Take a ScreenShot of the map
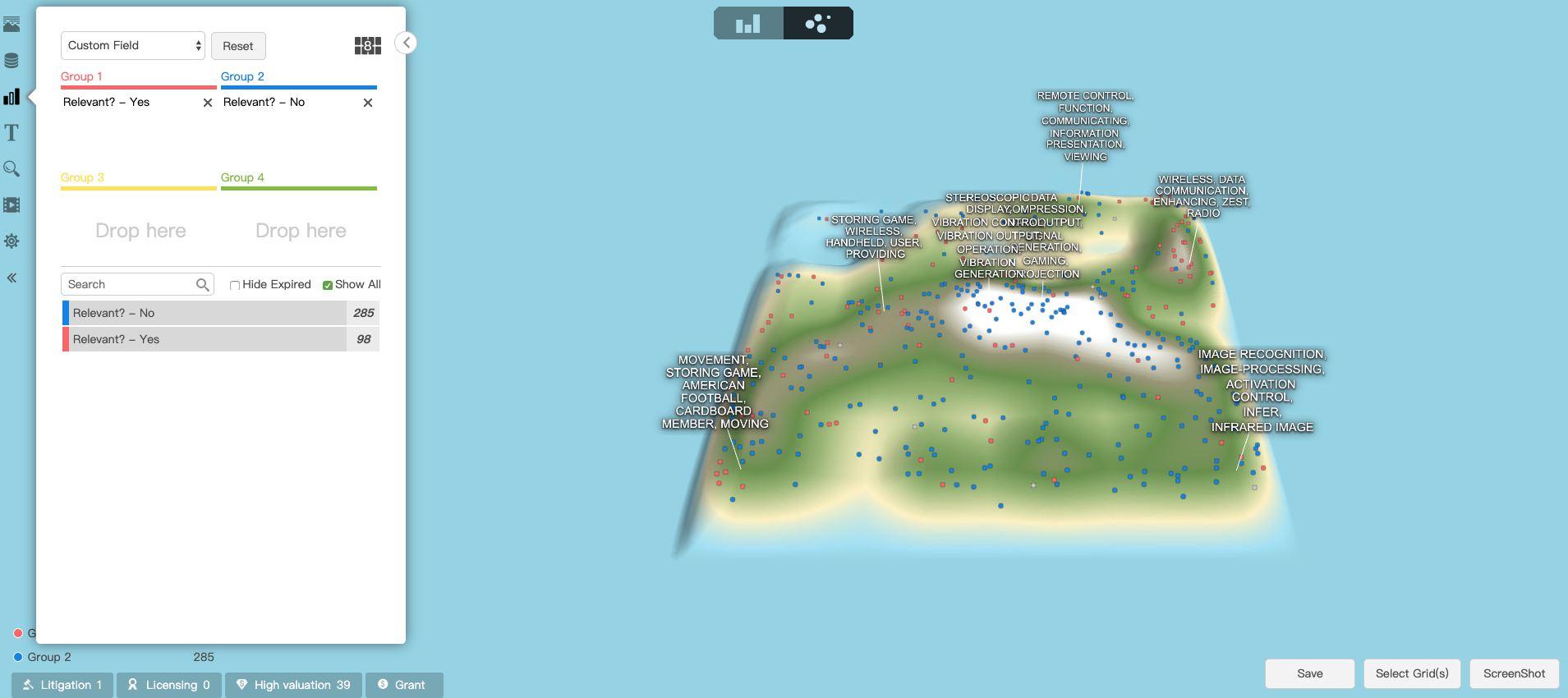Screen dimensions: 1568x698 1514,673
